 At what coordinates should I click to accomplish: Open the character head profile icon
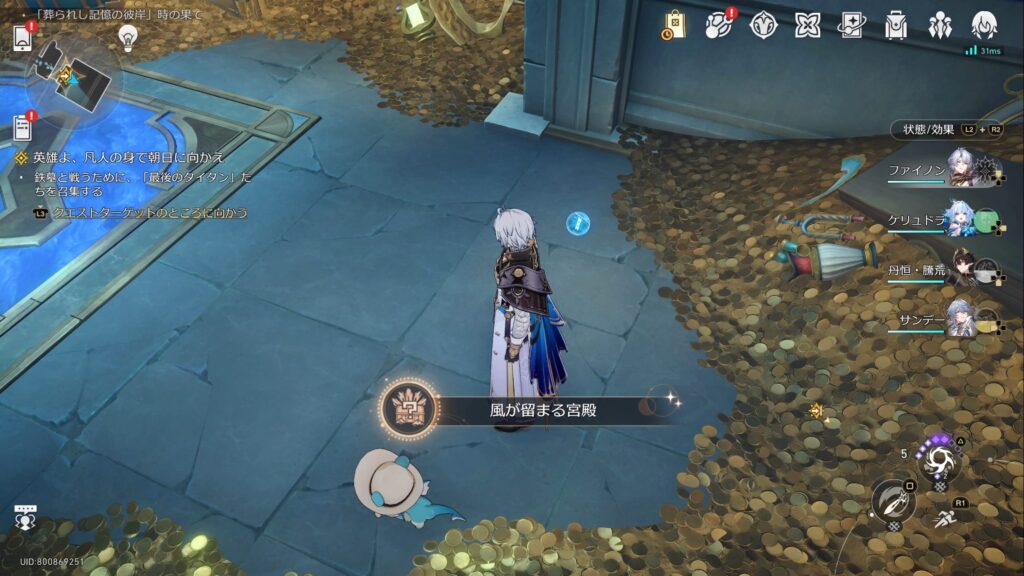pyautogui.click(x=984, y=25)
